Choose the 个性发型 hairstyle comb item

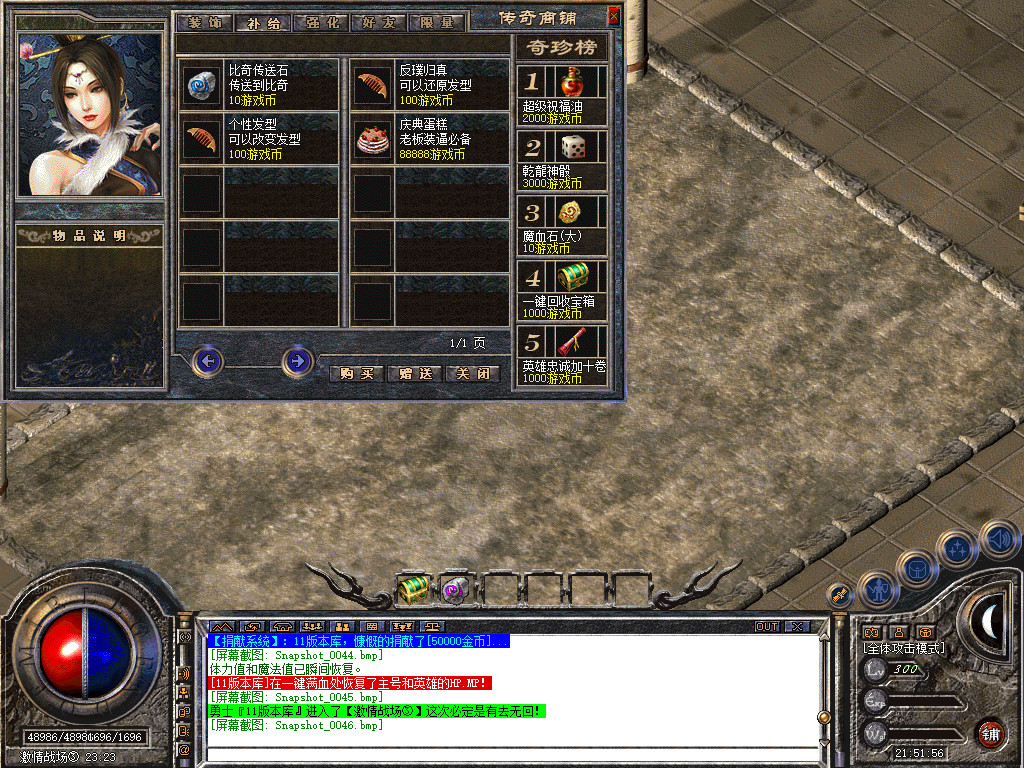pyautogui.click(x=201, y=141)
